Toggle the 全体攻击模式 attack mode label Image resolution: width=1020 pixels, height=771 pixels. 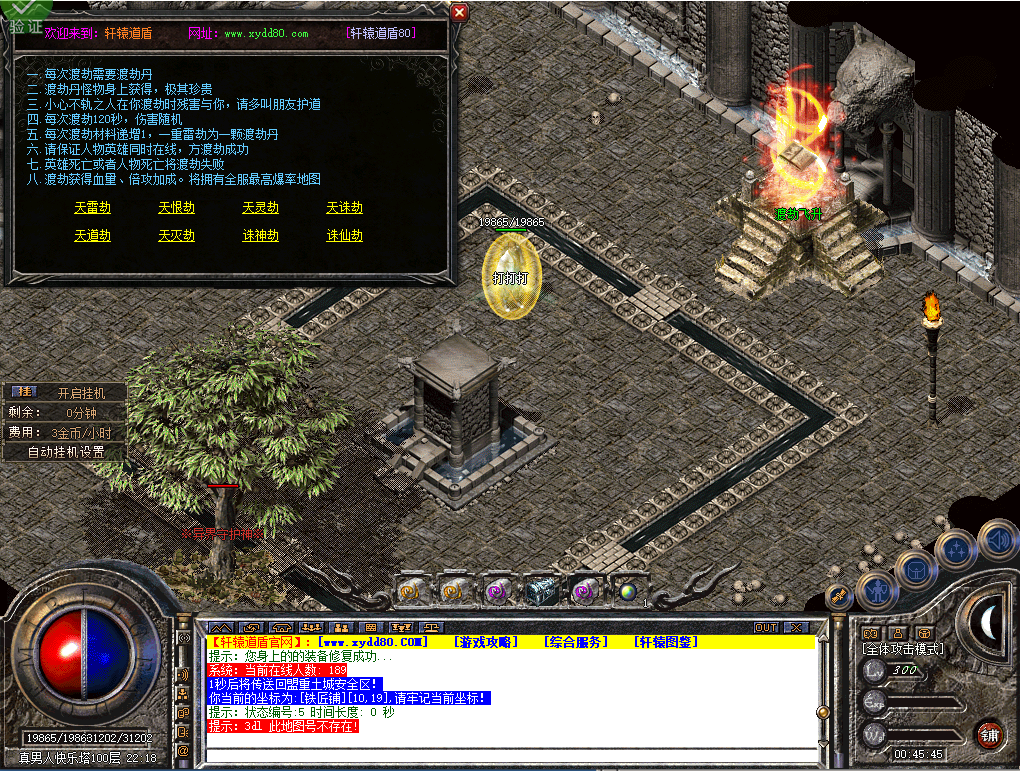902,649
